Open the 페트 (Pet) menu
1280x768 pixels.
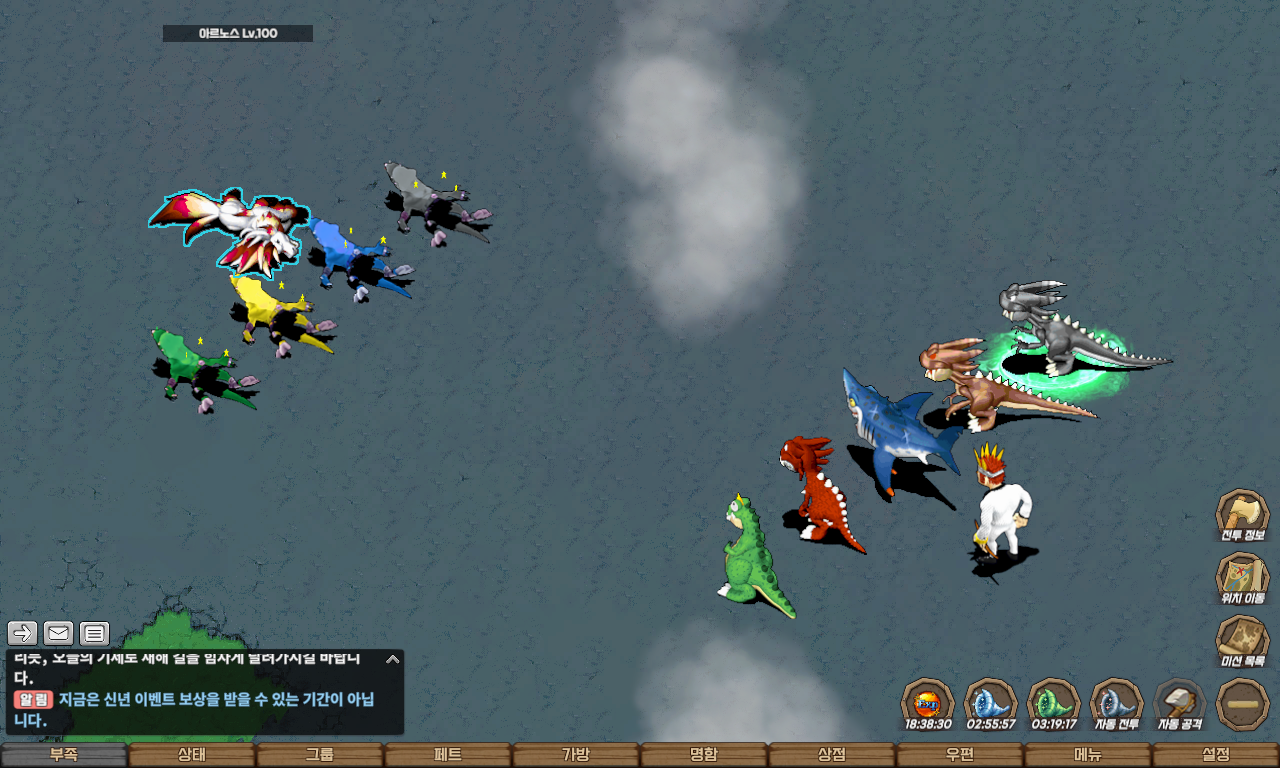coord(448,755)
